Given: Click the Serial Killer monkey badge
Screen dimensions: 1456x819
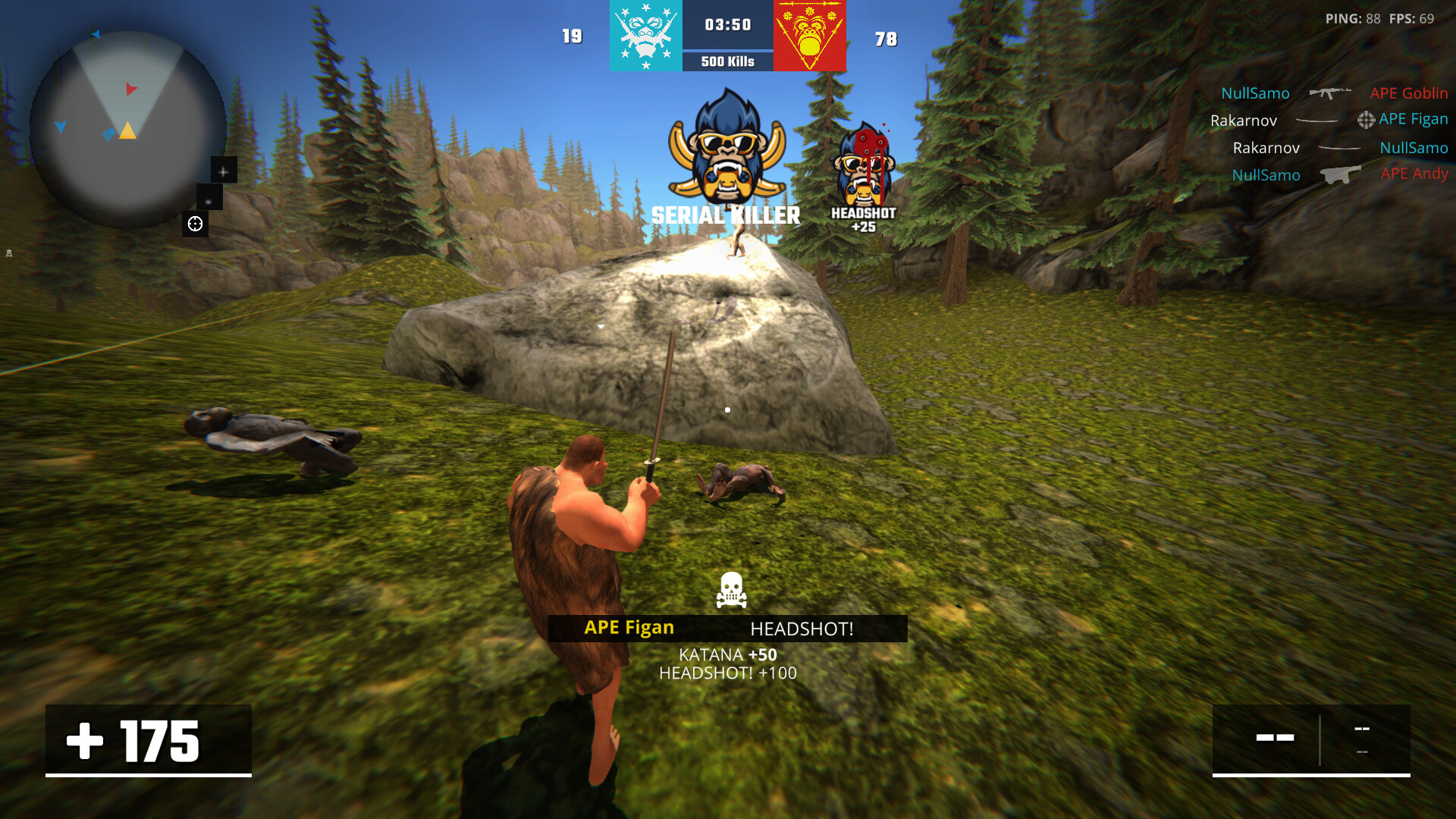Looking at the screenshot, I should (x=726, y=152).
